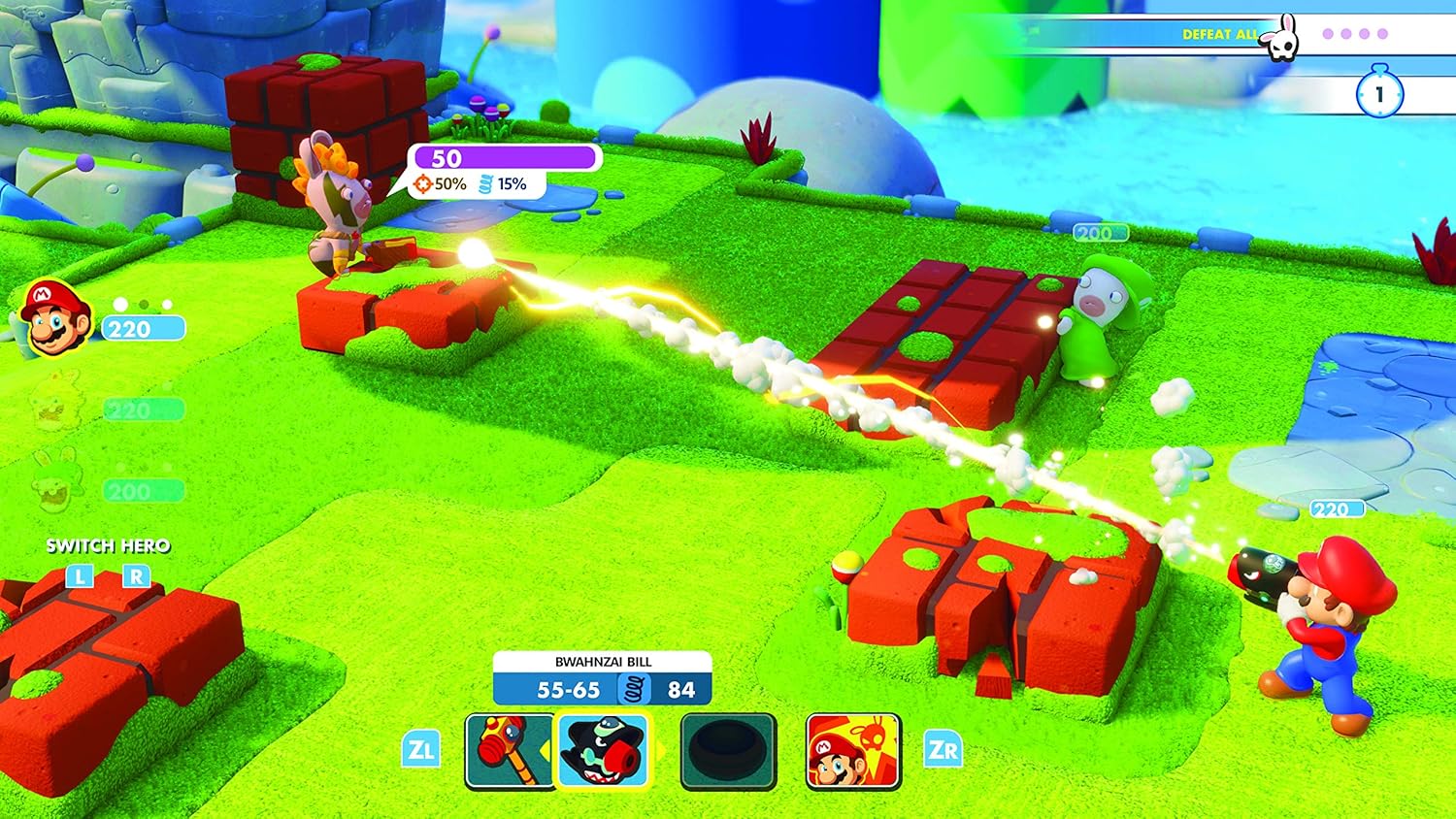This screenshot has width=1456, height=819.
Task: Click the L button under Switch Hero
Action: tap(80, 575)
